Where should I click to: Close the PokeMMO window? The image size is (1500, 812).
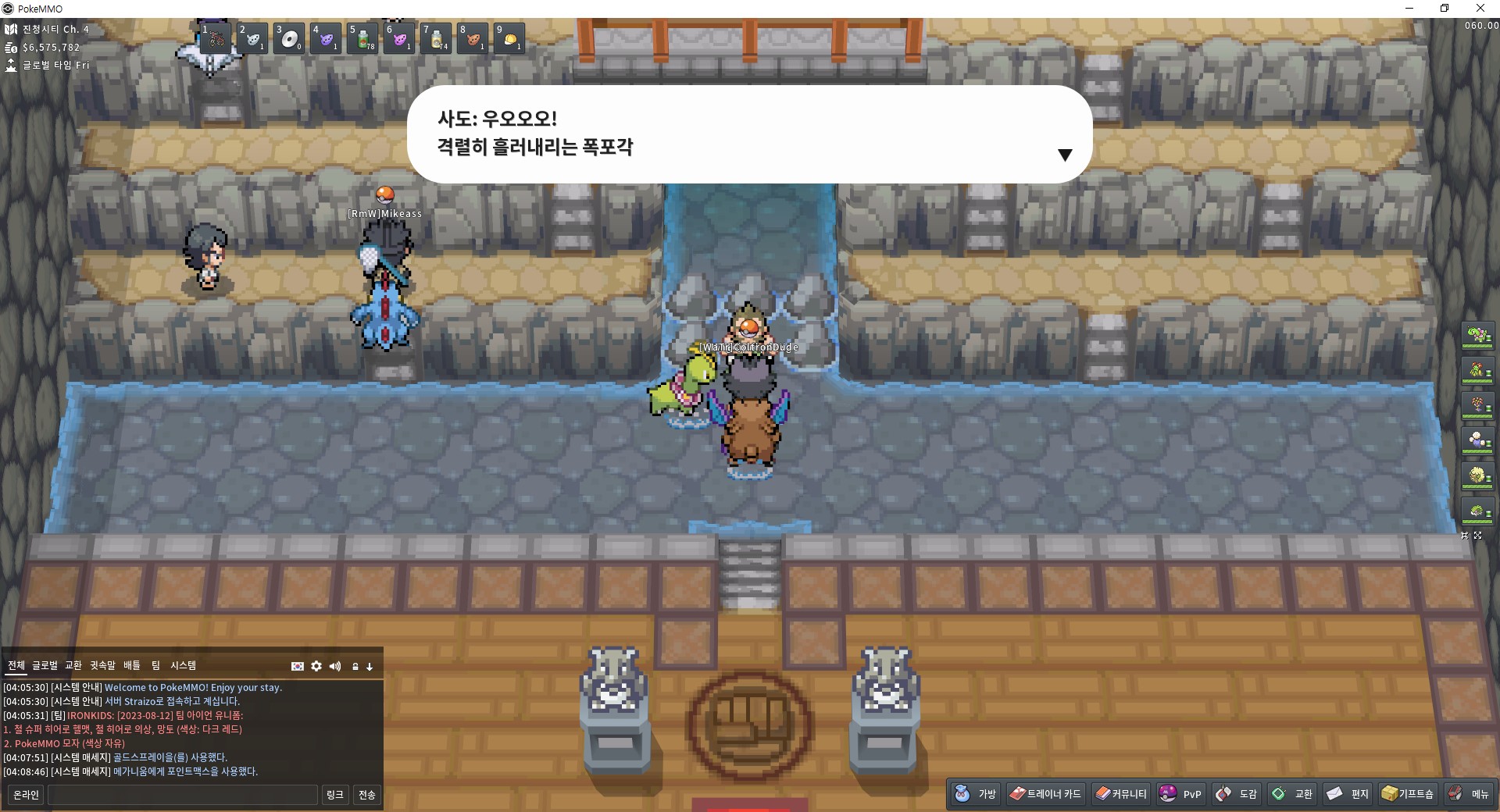pyautogui.click(x=1480, y=9)
